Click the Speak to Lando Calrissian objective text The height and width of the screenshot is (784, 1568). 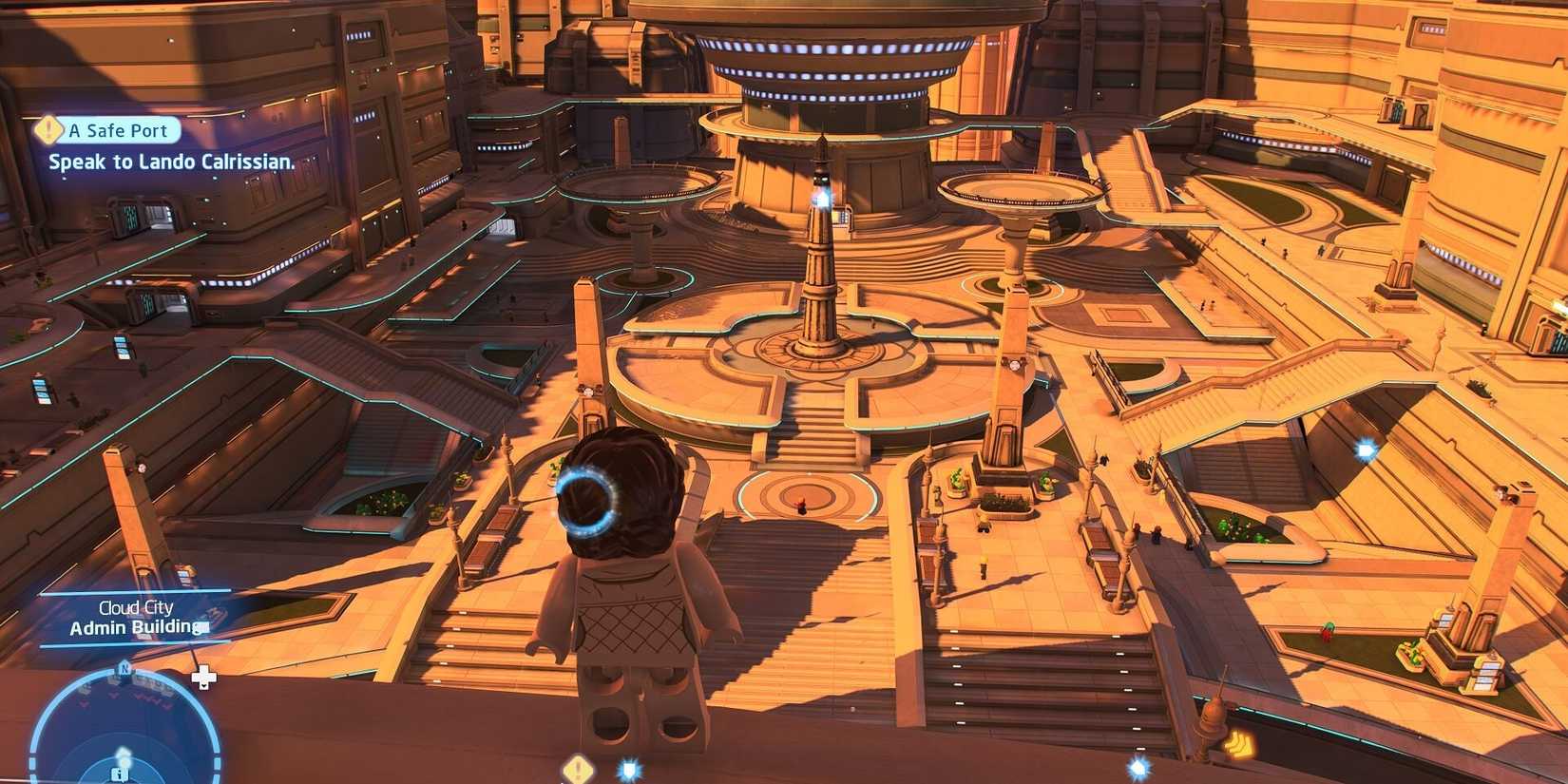click(x=171, y=162)
